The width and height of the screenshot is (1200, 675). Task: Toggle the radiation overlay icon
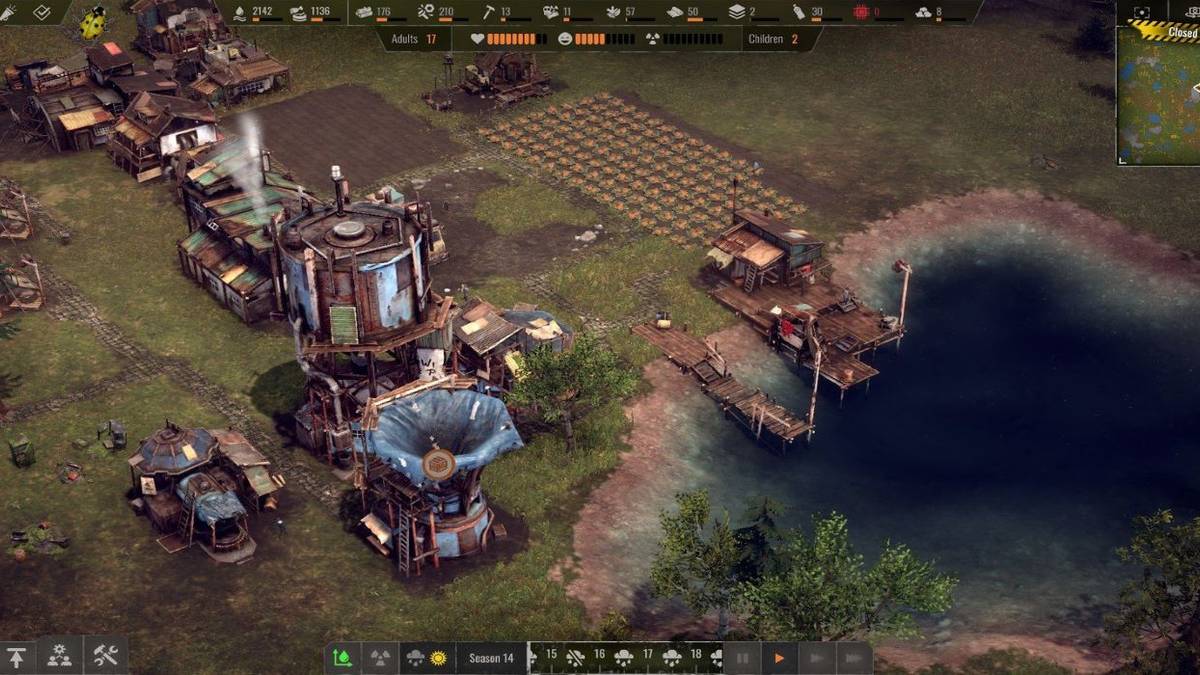tap(380, 658)
